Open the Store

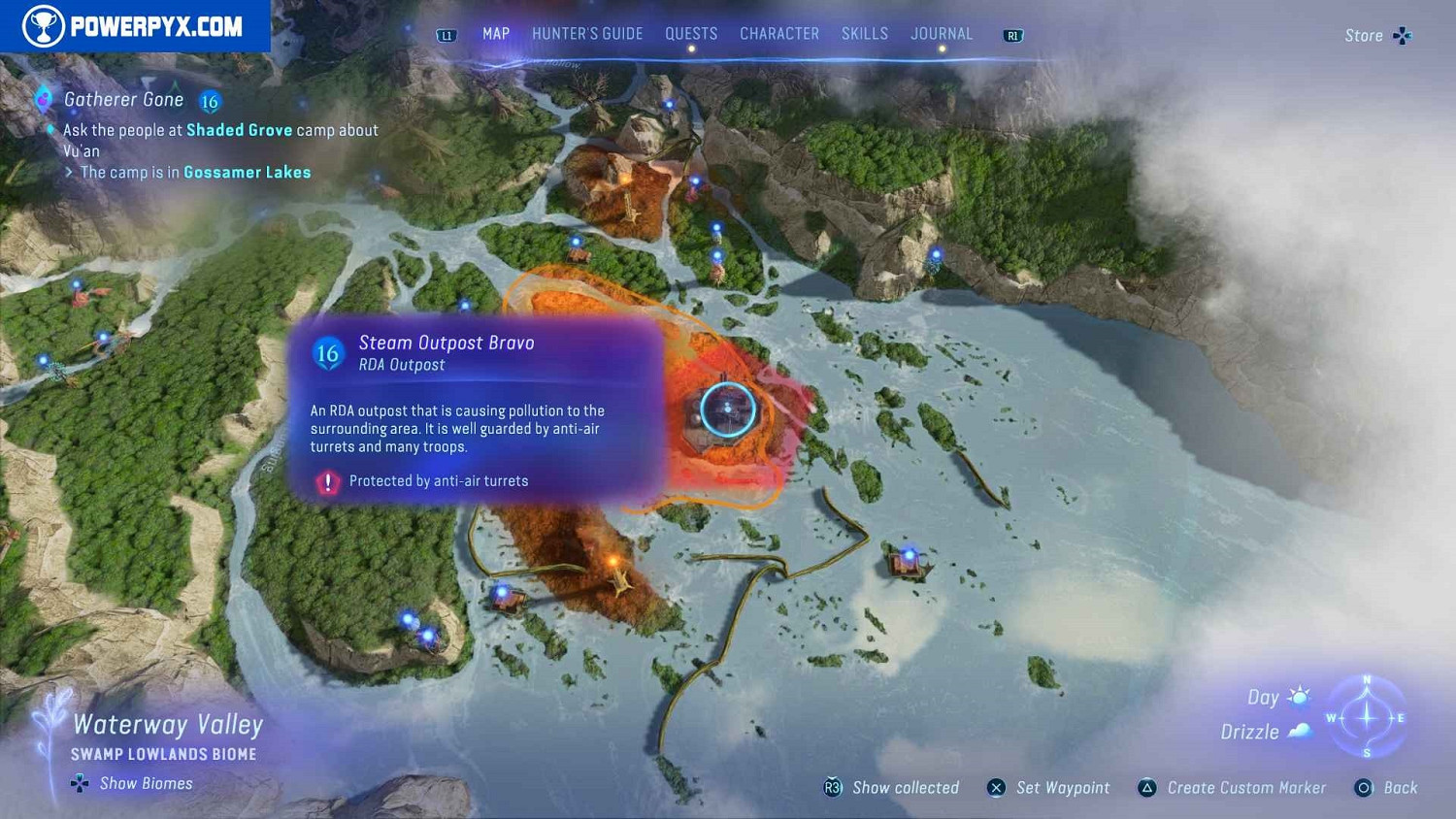point(1376,36)
